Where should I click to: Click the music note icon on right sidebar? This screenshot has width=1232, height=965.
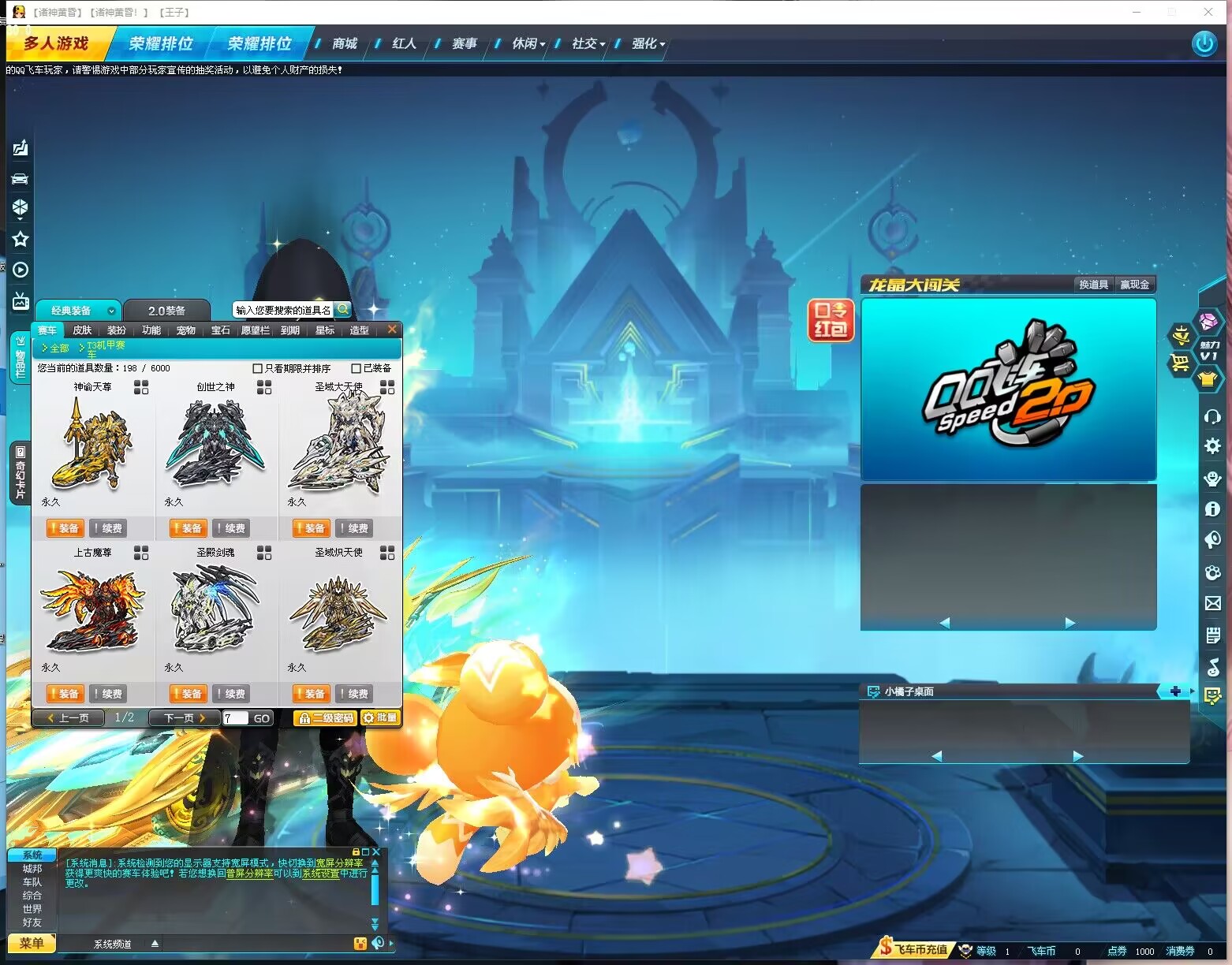1212,667
